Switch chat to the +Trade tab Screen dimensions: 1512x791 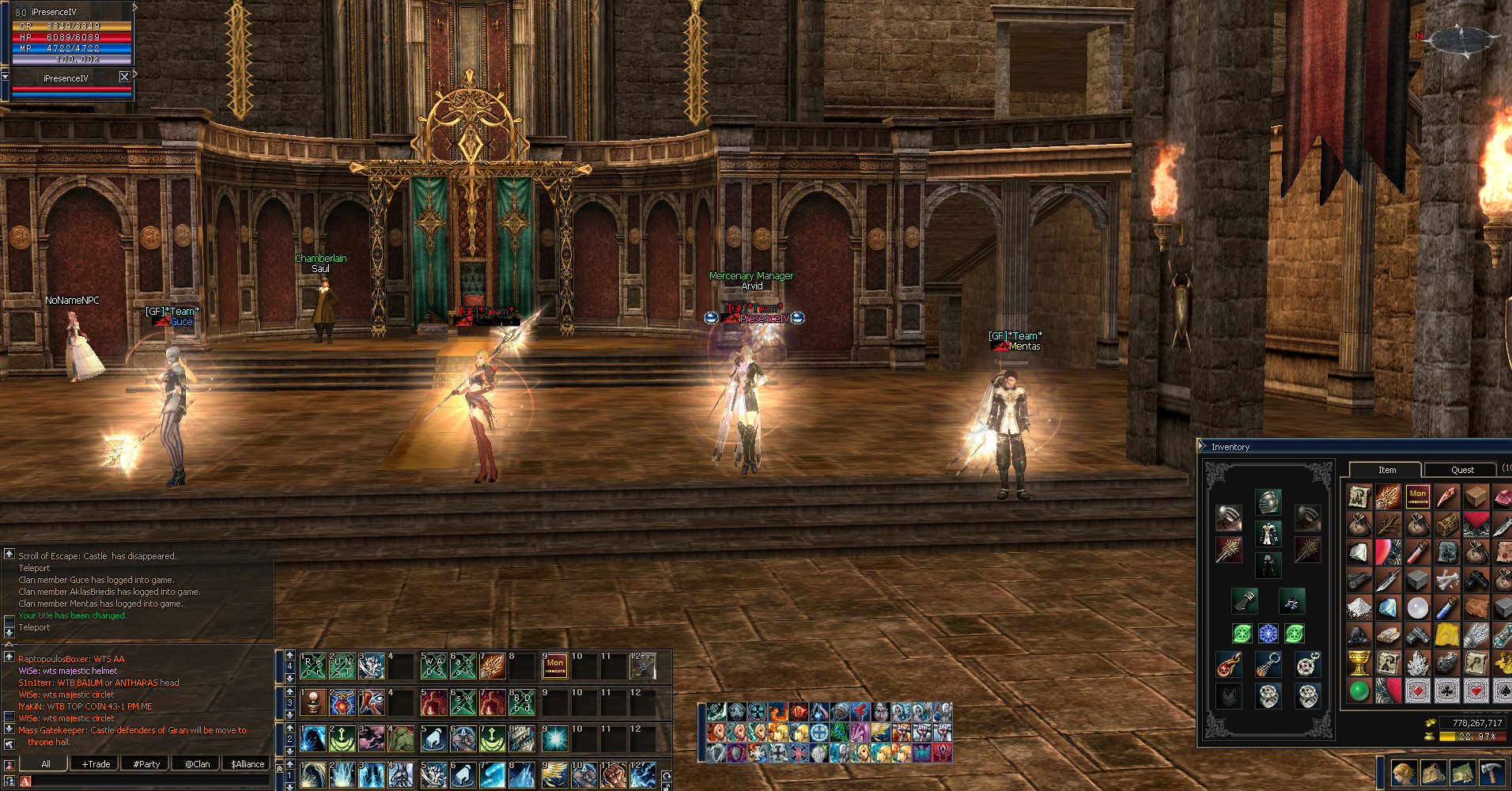coord(96,764)
